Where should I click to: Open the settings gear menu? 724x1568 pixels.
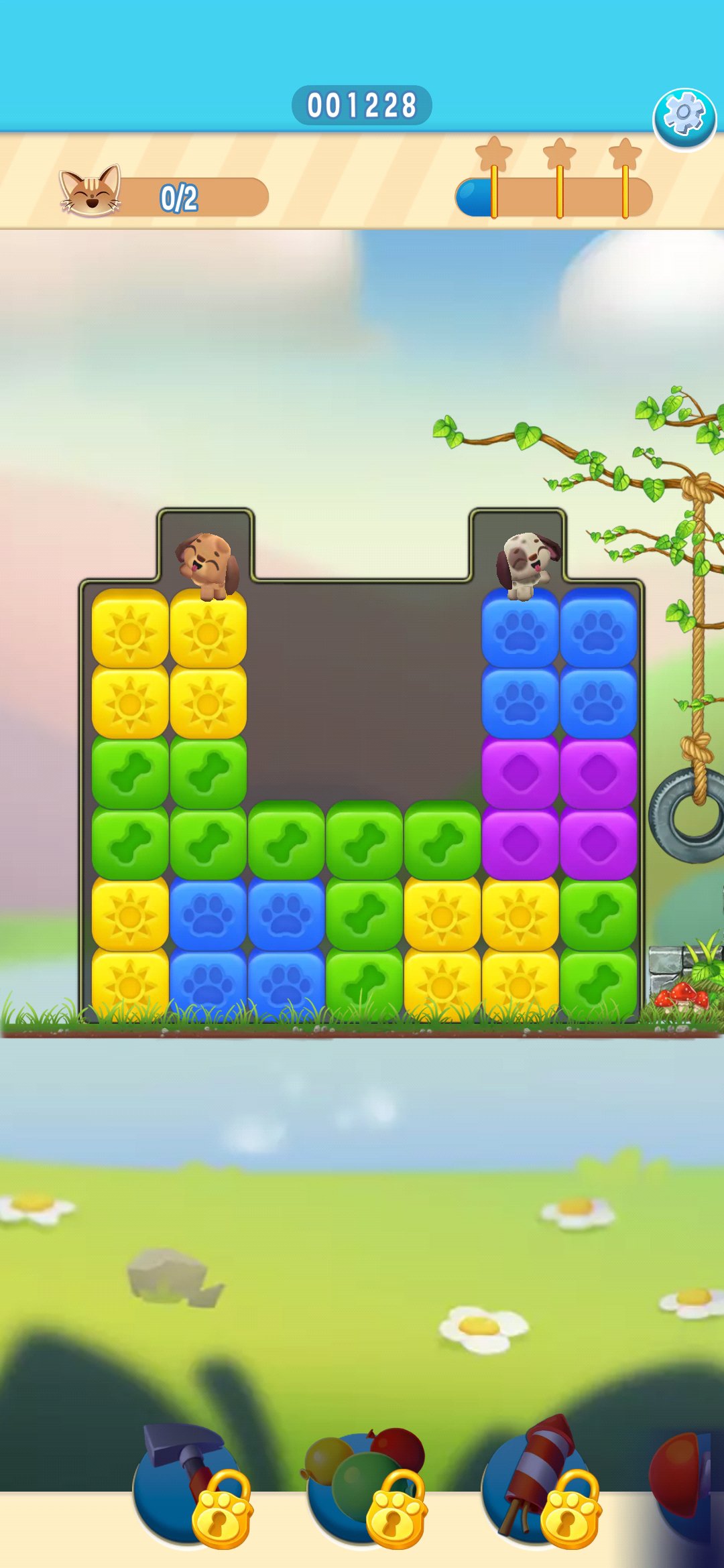point(684,119)
